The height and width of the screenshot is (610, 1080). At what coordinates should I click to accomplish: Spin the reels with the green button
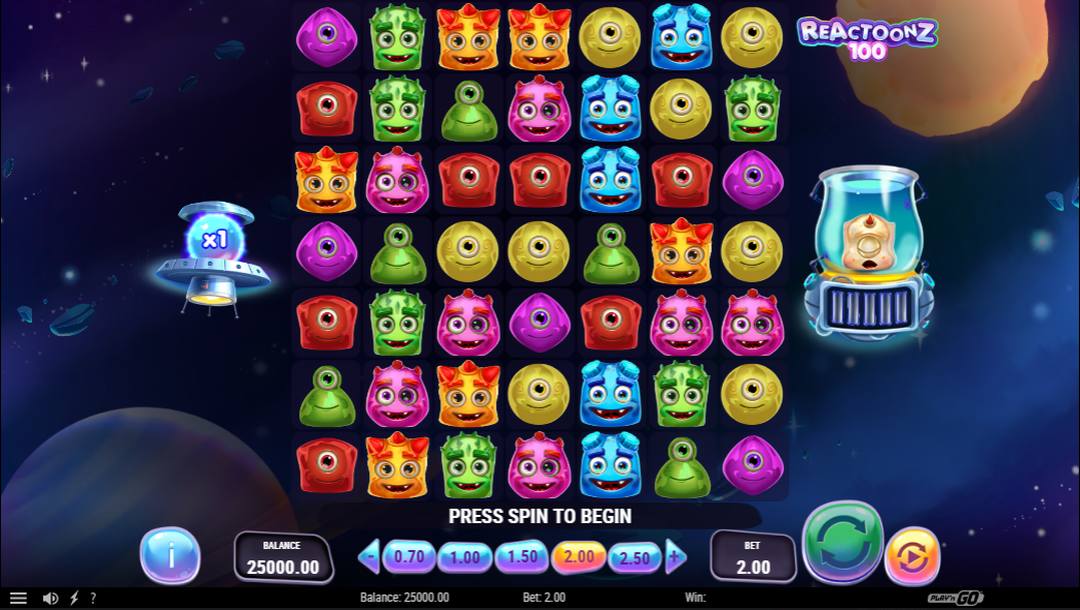(x=843, y=543)
